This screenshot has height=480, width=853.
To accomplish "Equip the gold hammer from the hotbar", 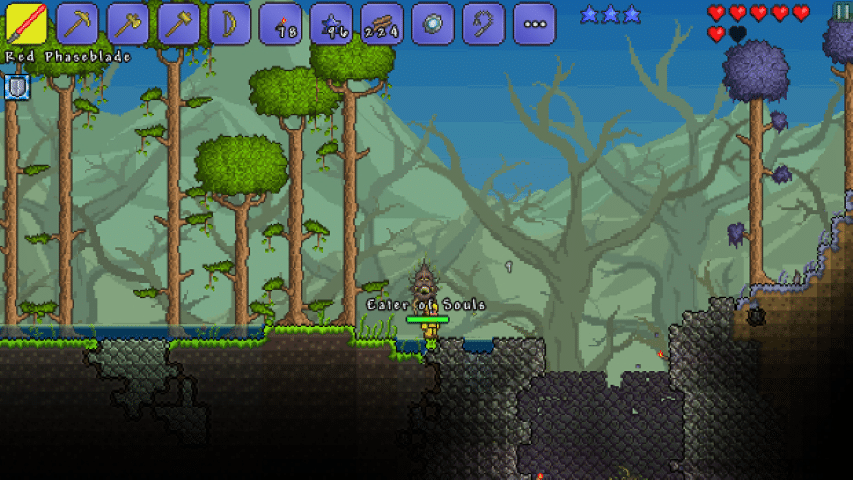I will click(x=179, y=24).
